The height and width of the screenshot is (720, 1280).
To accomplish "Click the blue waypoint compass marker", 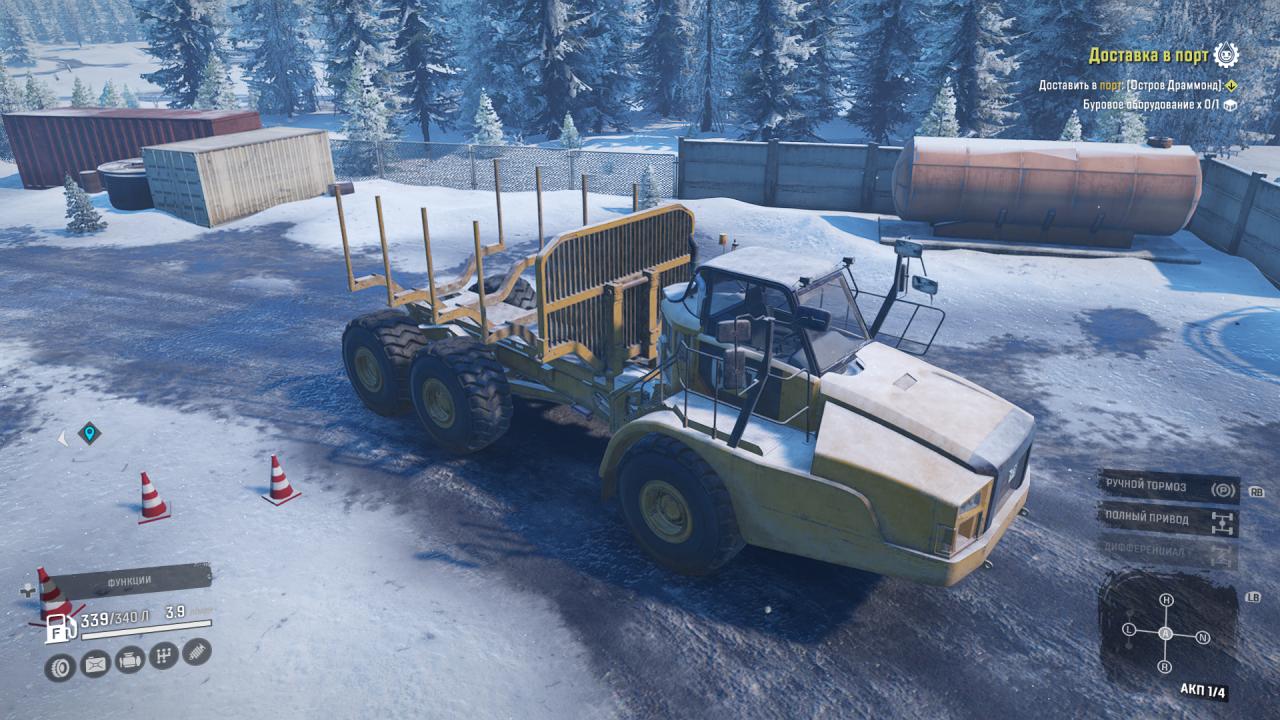I will pos(89,434).
